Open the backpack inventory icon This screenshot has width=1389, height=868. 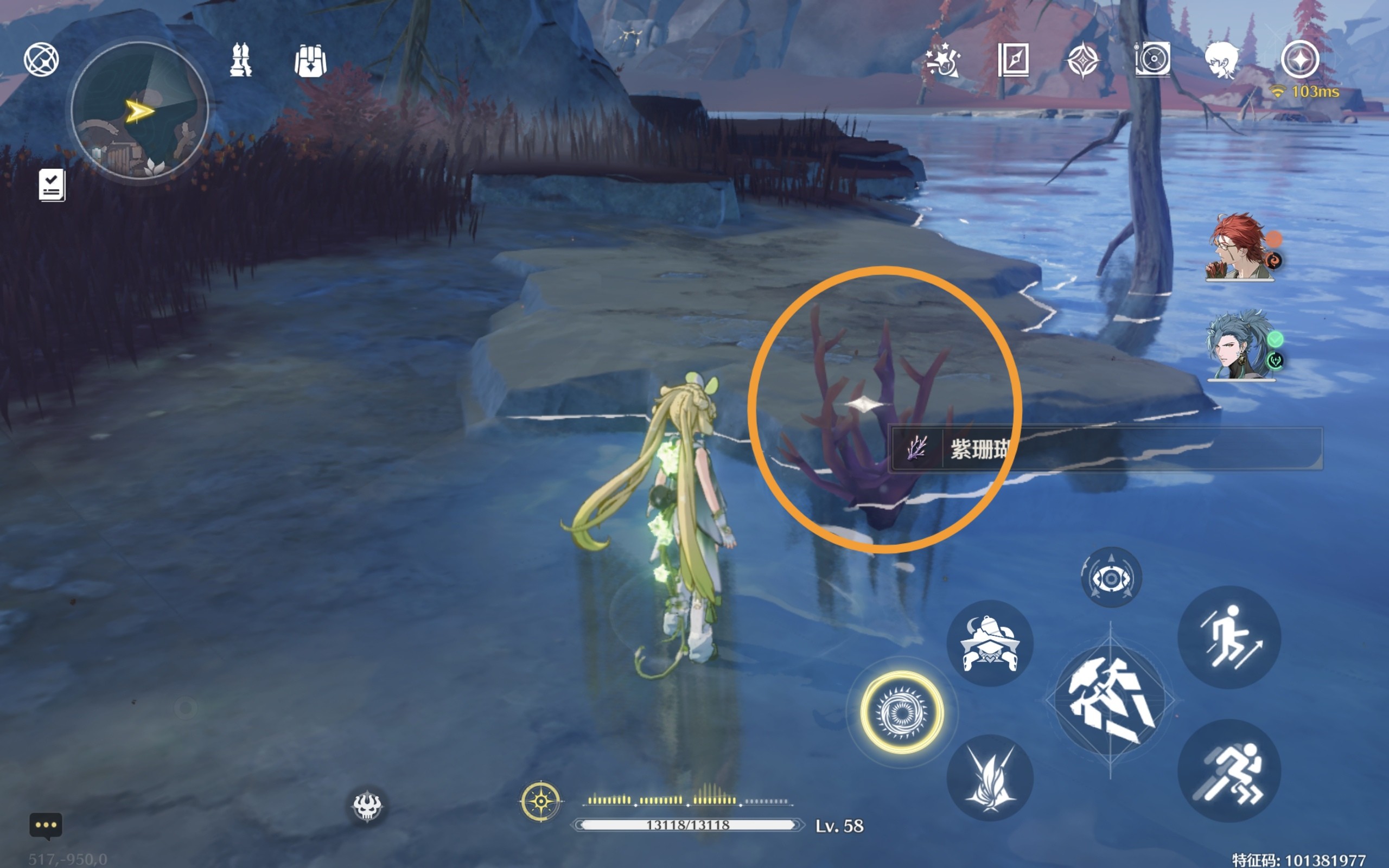(310, 61)
